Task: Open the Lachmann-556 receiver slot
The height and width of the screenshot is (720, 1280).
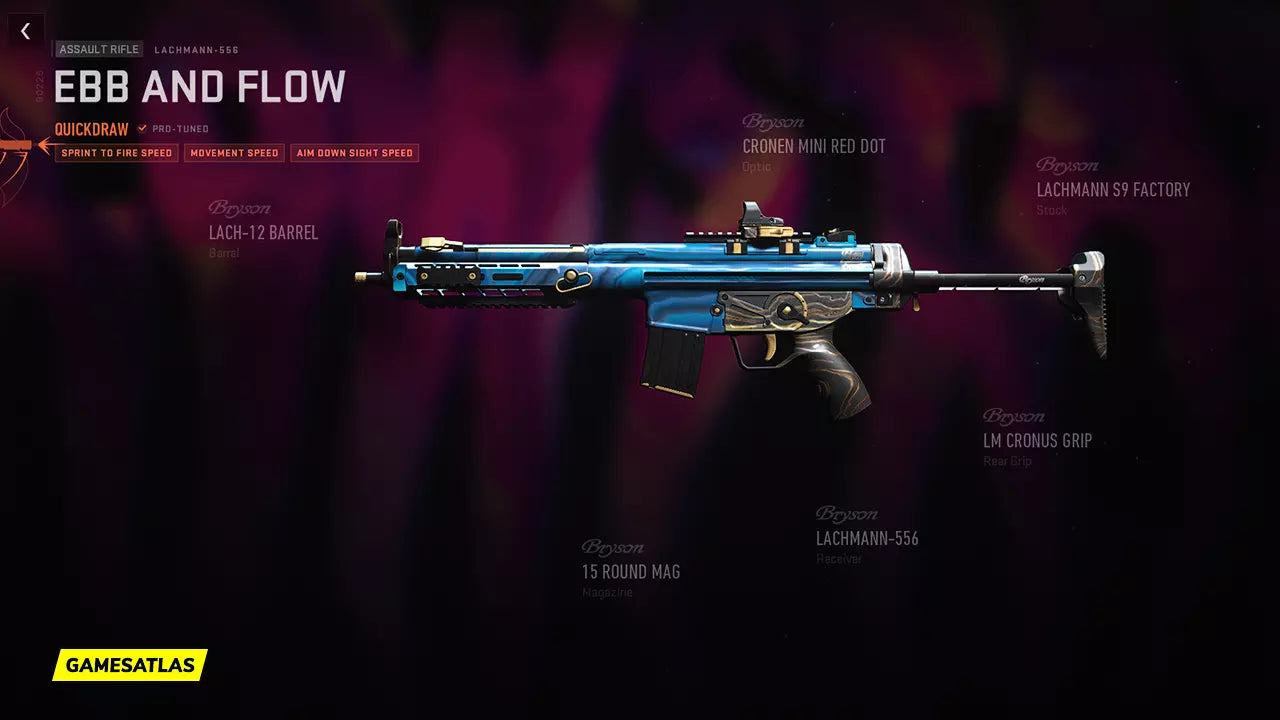Action: coord(867,538)
